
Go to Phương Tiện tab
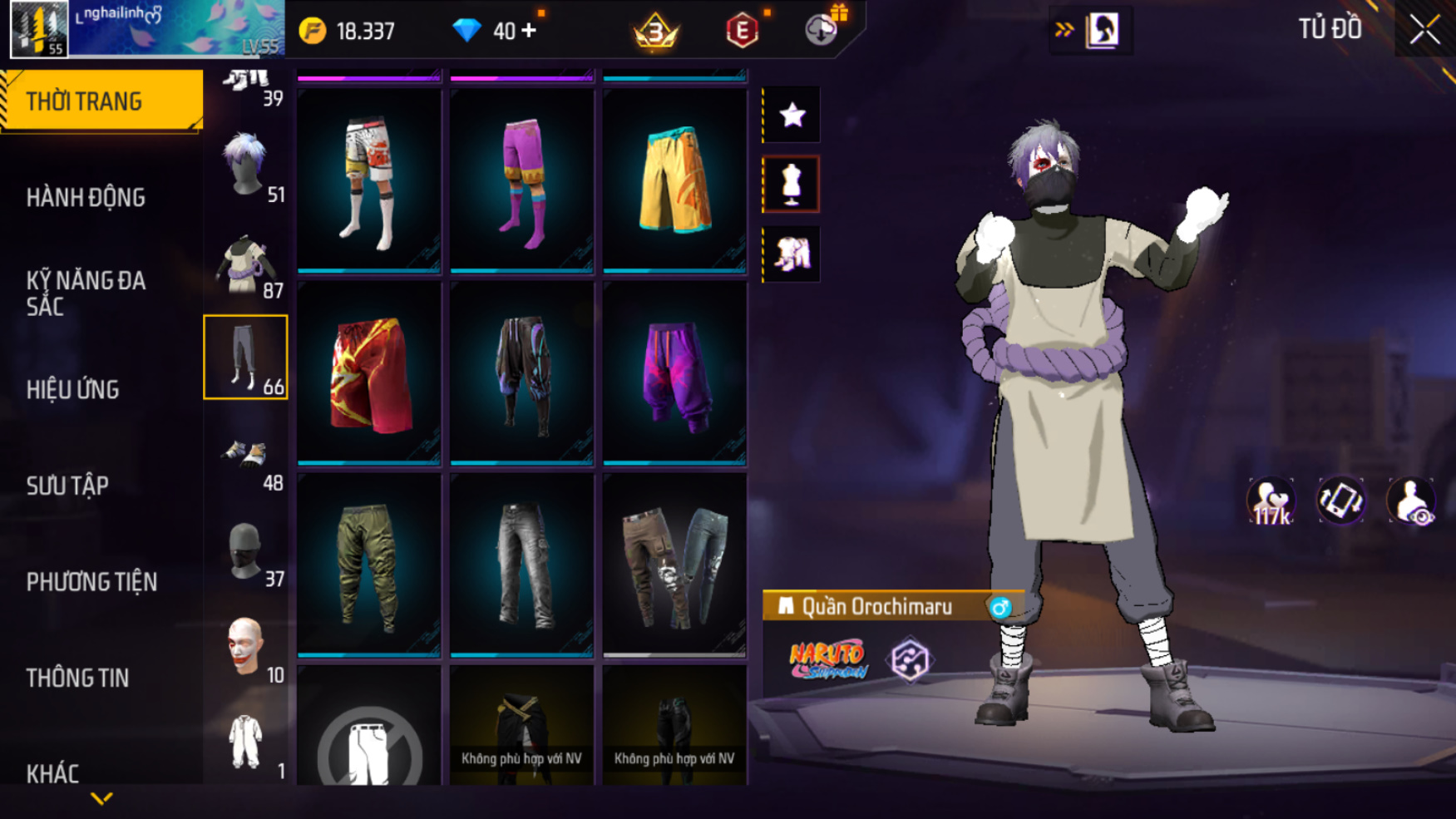[91, 582]
